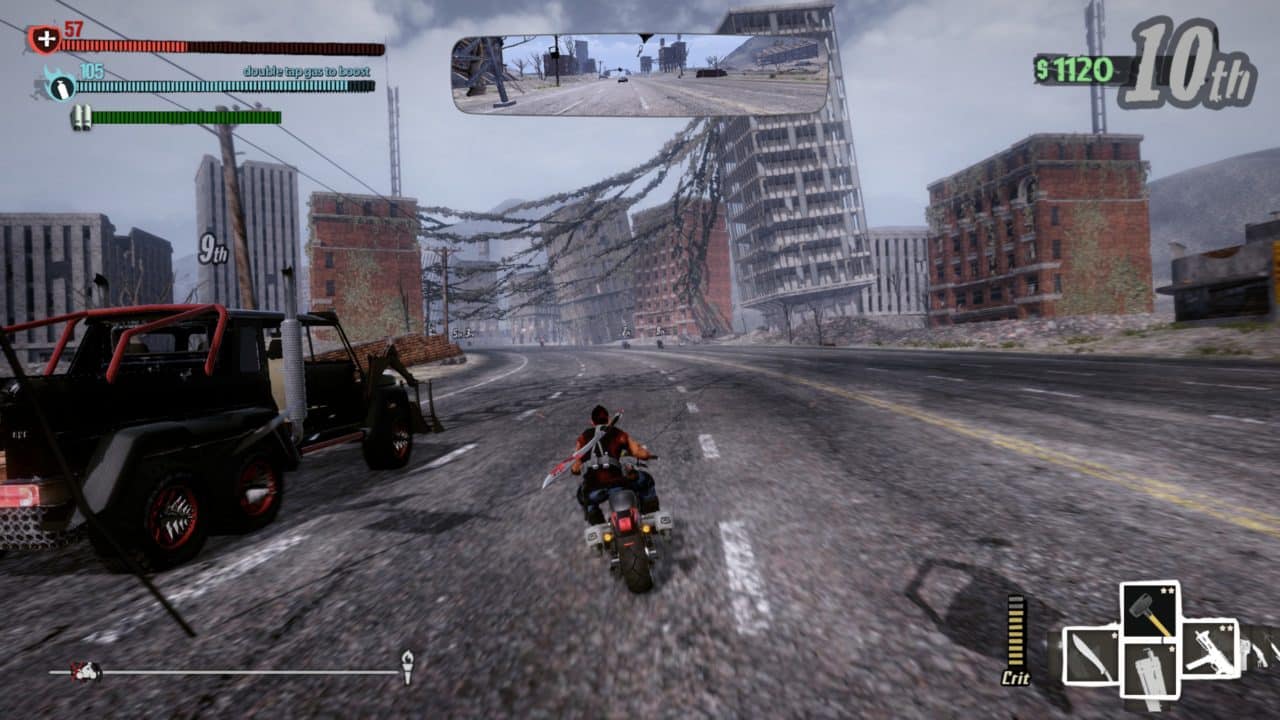Image resolution: width=1280 pixels, height=720 pixels.
Task: Select the wooden plank weapon icon
Action: pyautogui.click(x=1150, y=669)
